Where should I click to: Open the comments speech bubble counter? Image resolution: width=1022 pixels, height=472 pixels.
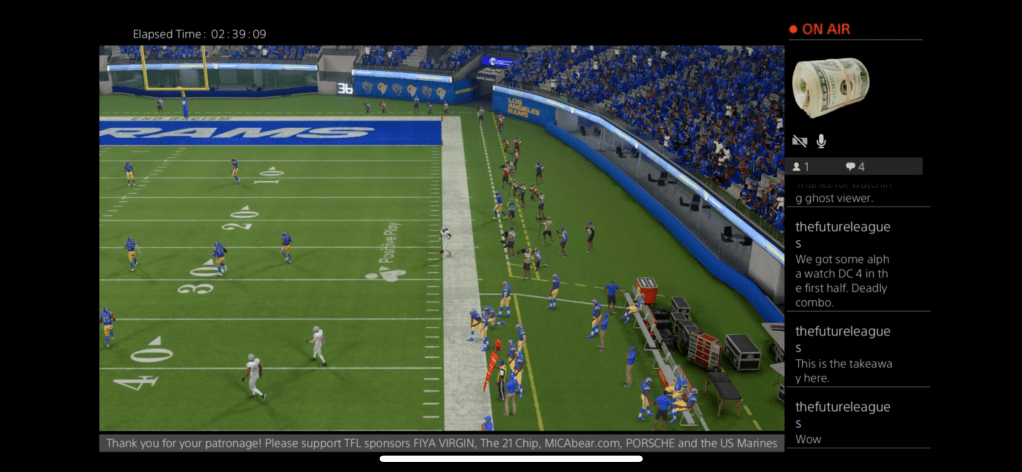point(855,167)
